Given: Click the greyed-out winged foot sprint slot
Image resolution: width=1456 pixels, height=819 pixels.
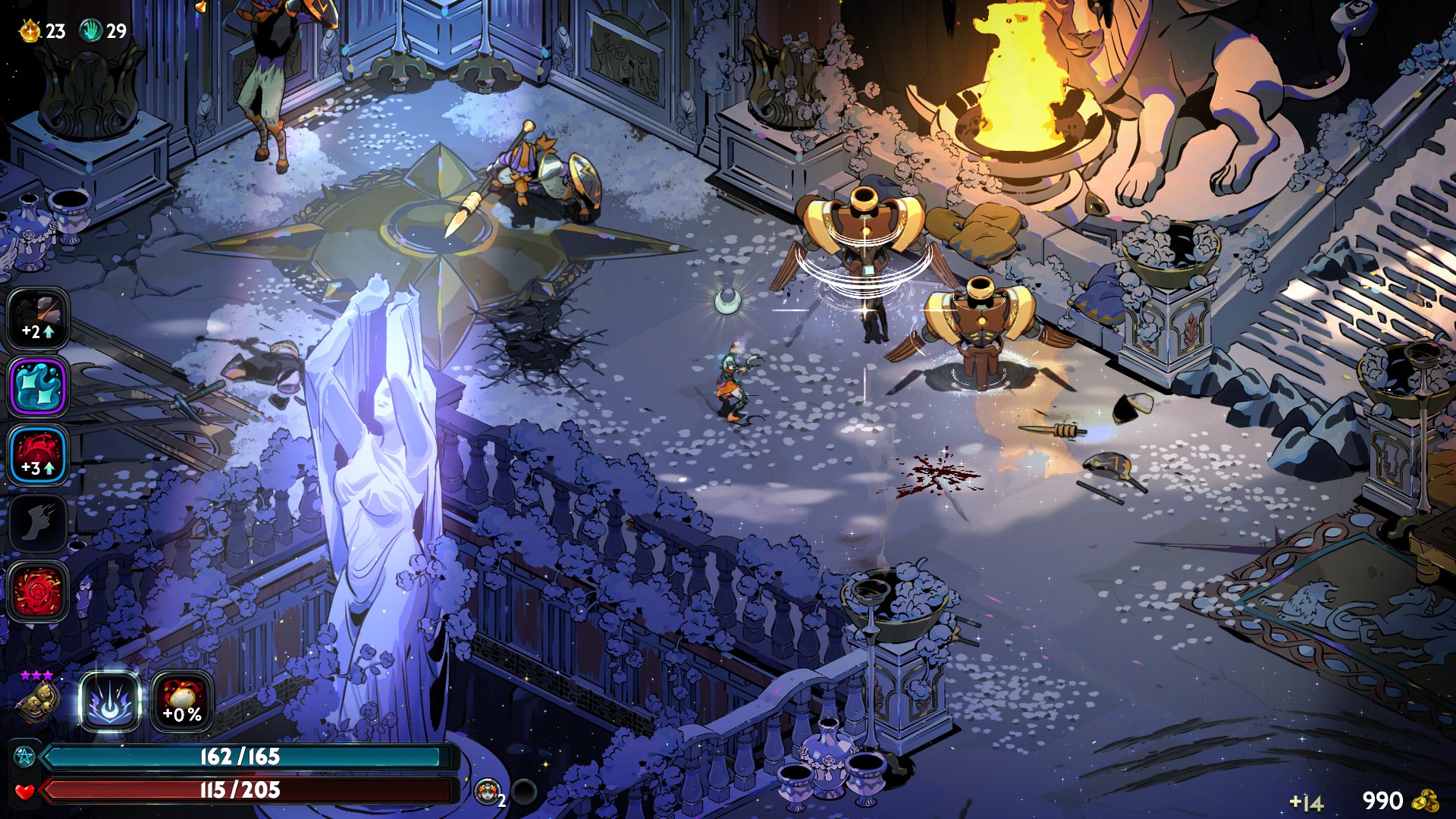Looking at the screenshot, I should tap(38, 523).
